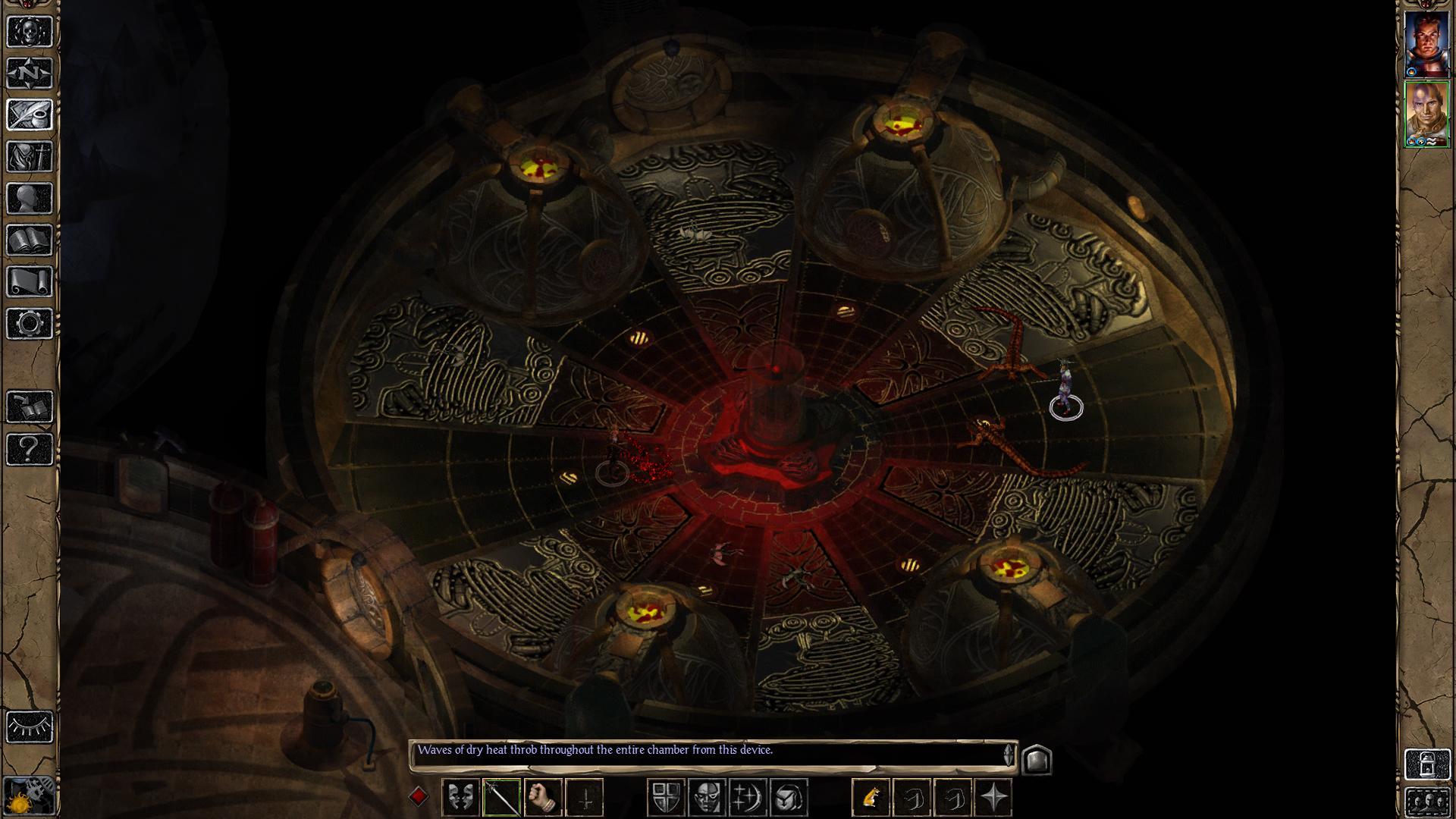
Task: Click the quick save book icon
Action: pos(30,407)
